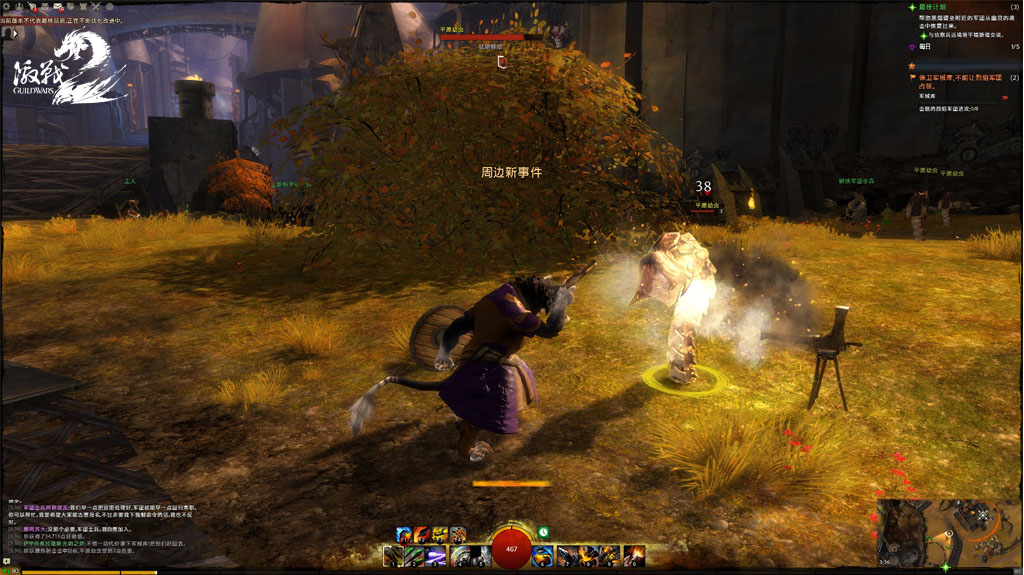Click the party portrait silhouette icon

coord(9,33)
